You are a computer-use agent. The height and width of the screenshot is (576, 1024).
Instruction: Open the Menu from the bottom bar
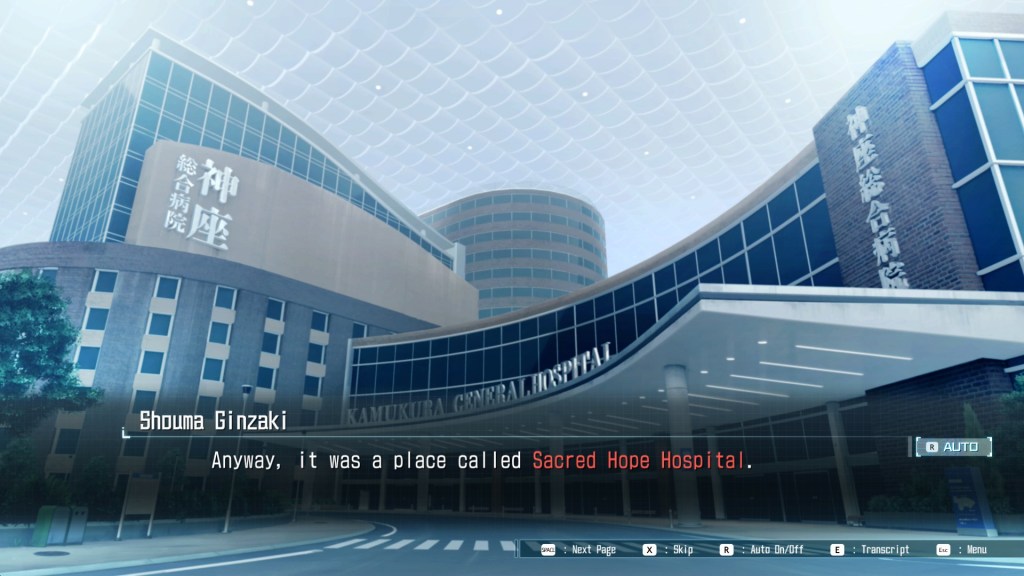click(x=961, y=549)
